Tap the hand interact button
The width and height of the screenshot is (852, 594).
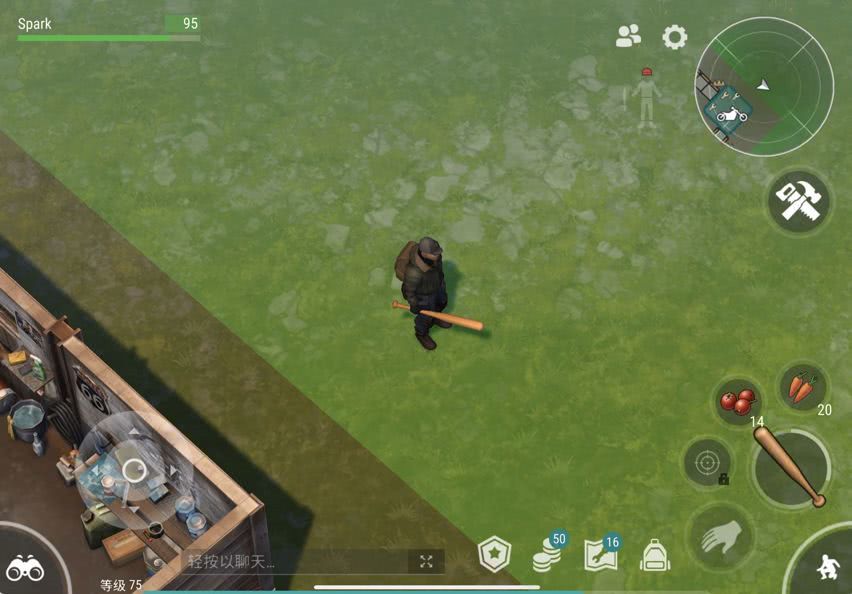[x=718, y=537]
